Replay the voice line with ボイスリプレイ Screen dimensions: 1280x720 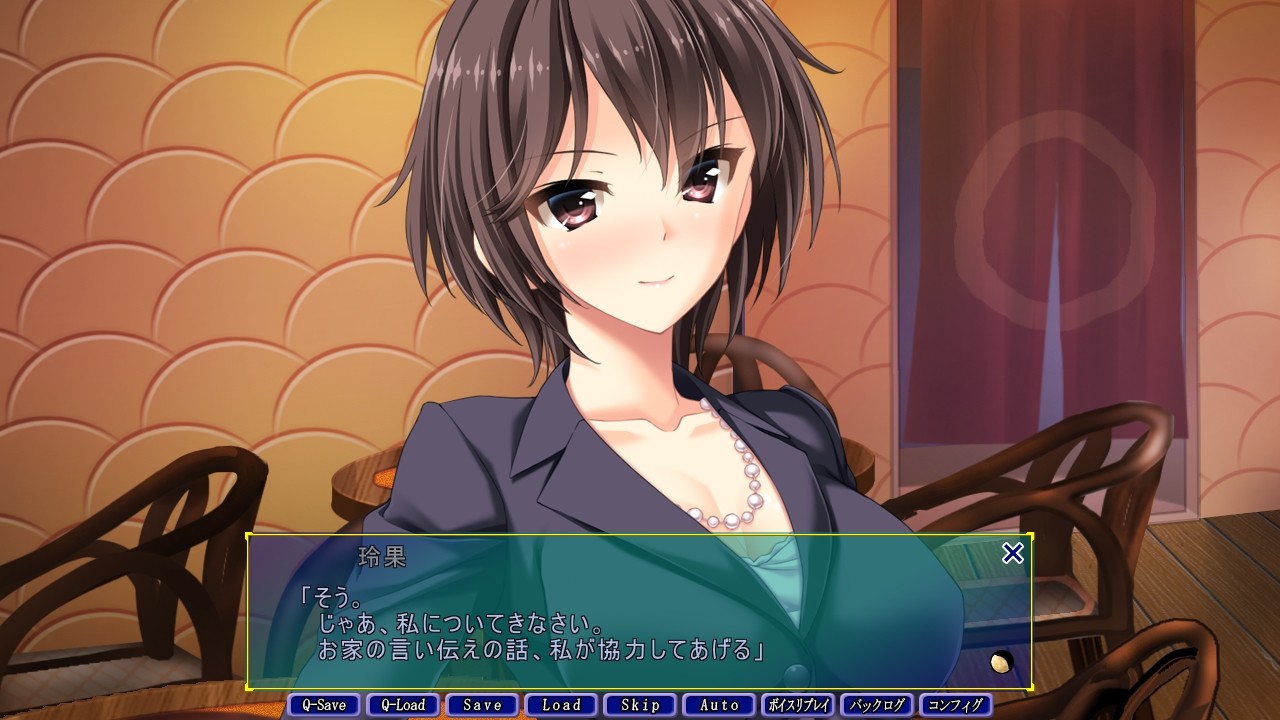coord(798,705)
